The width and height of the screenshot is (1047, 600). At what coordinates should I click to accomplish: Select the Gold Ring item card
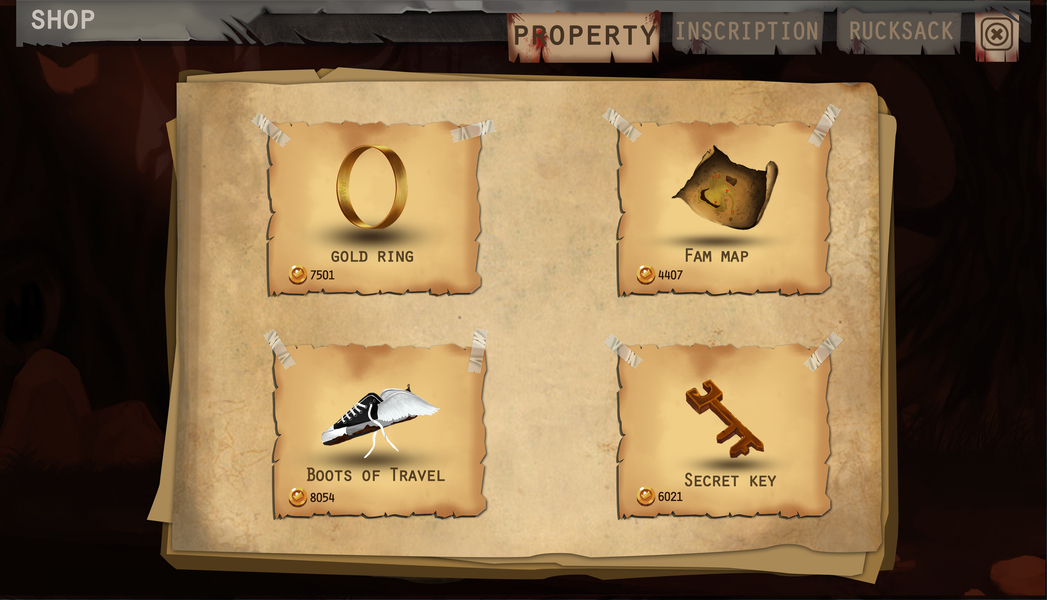[x=373, y=208]
